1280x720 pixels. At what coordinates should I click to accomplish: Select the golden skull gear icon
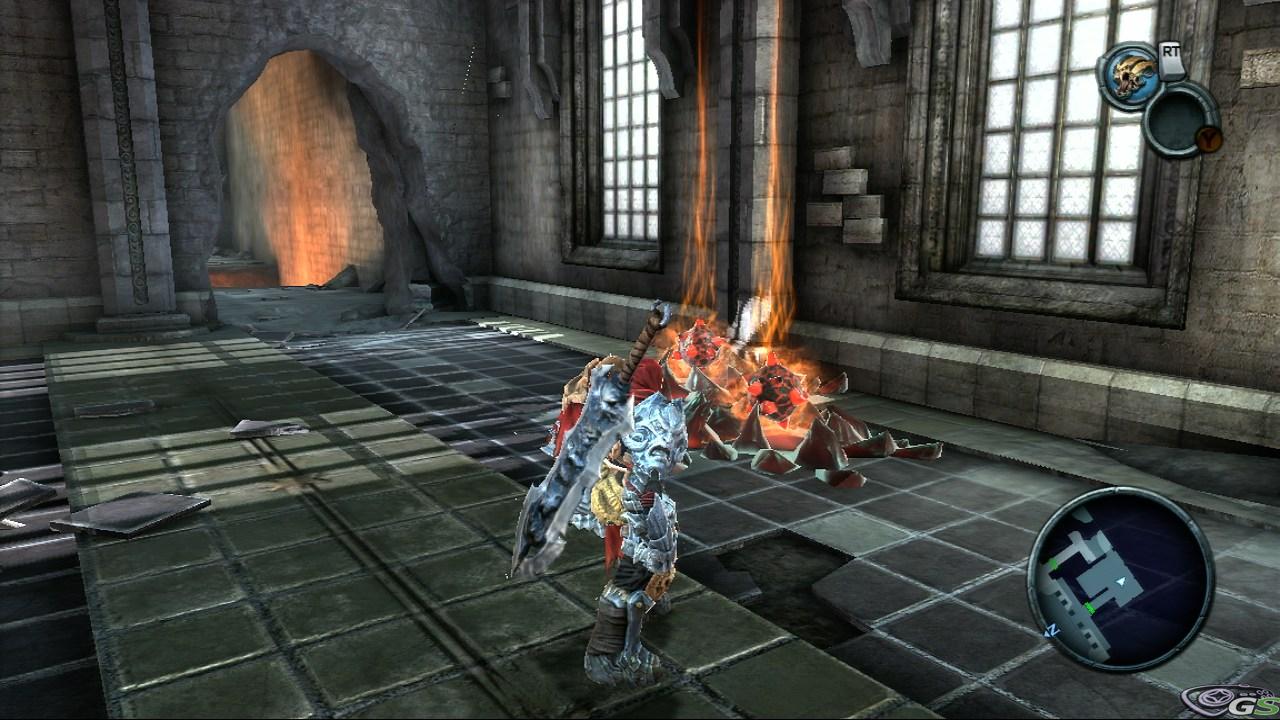point(1130,71)
